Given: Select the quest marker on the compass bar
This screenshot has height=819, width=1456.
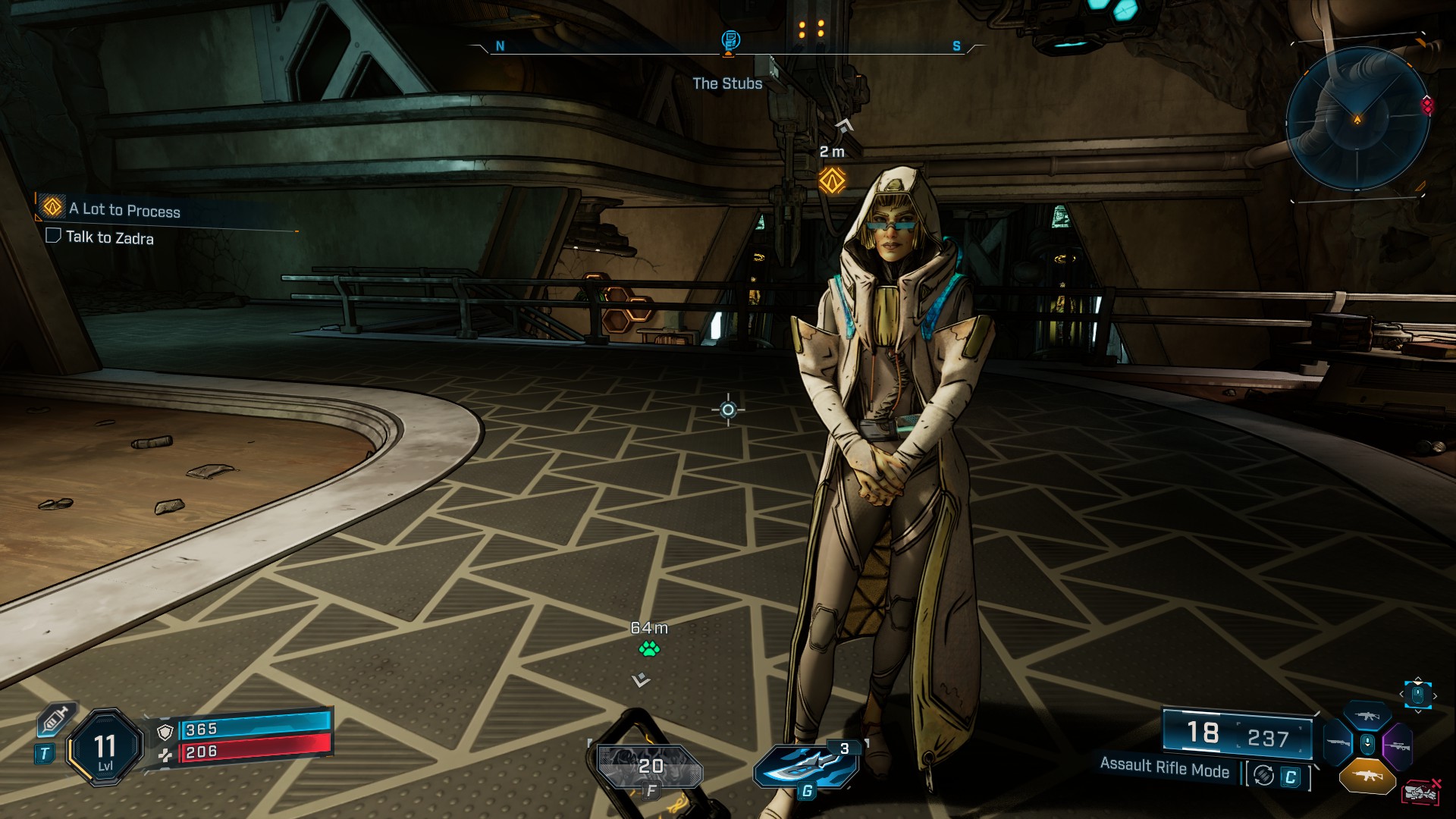Looking at the screenshot, I should (730, 41).
